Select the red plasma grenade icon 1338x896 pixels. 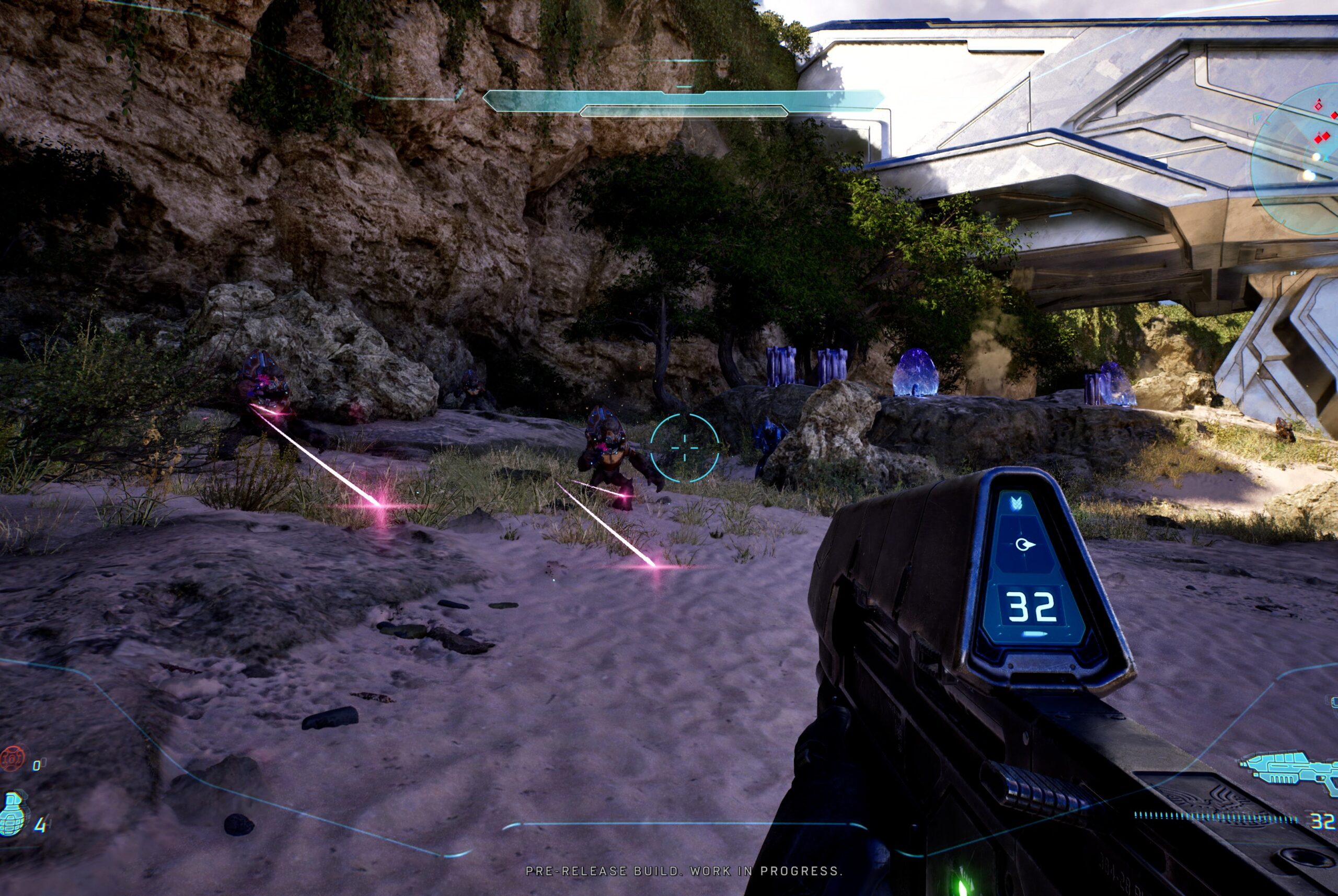click(13, 759)
